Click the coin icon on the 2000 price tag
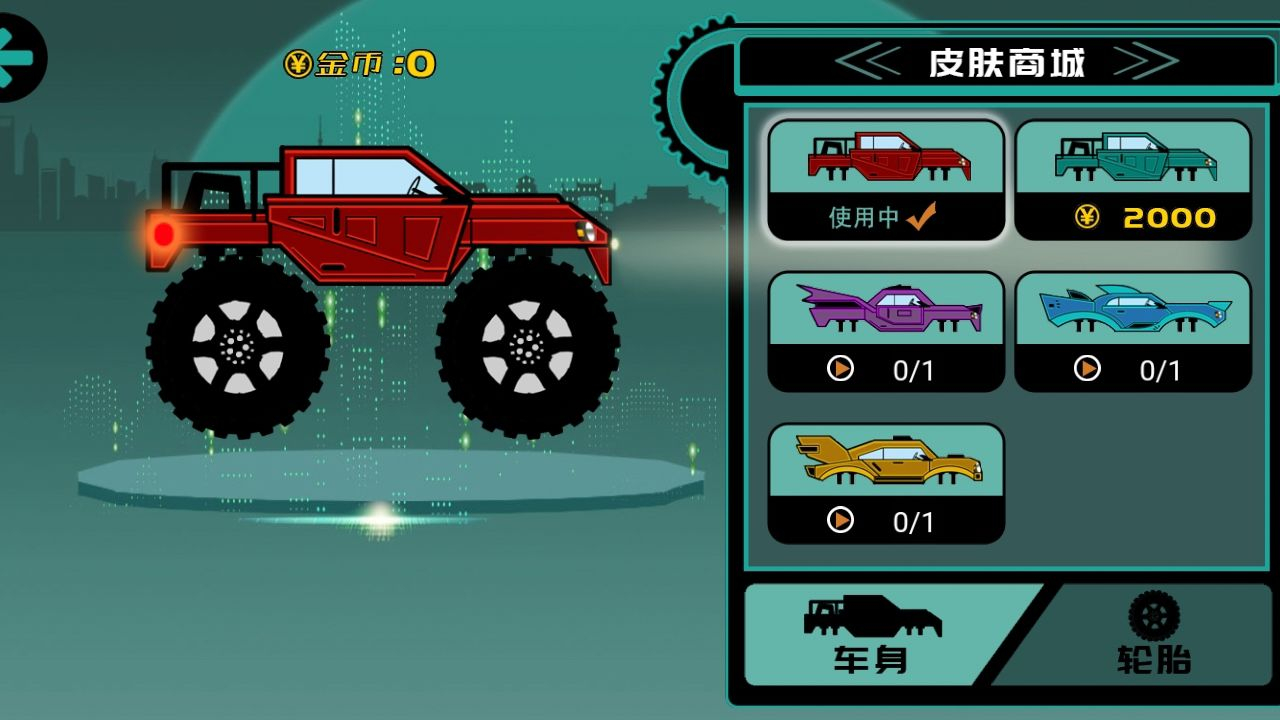Screen dimensions: 1280x720 (x=1089, y=219)
